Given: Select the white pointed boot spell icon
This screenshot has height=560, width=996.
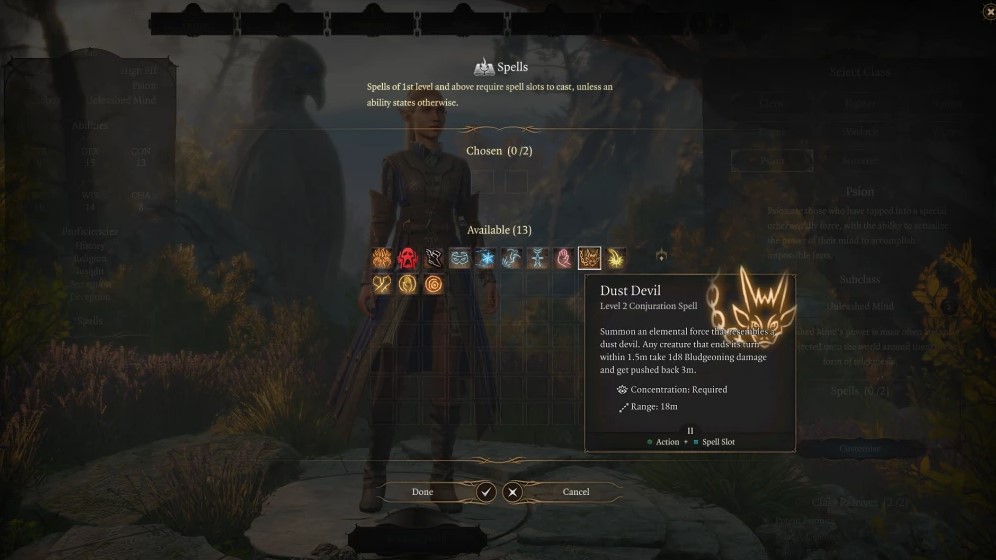Looking at the screenshot, I should (433, 259).
